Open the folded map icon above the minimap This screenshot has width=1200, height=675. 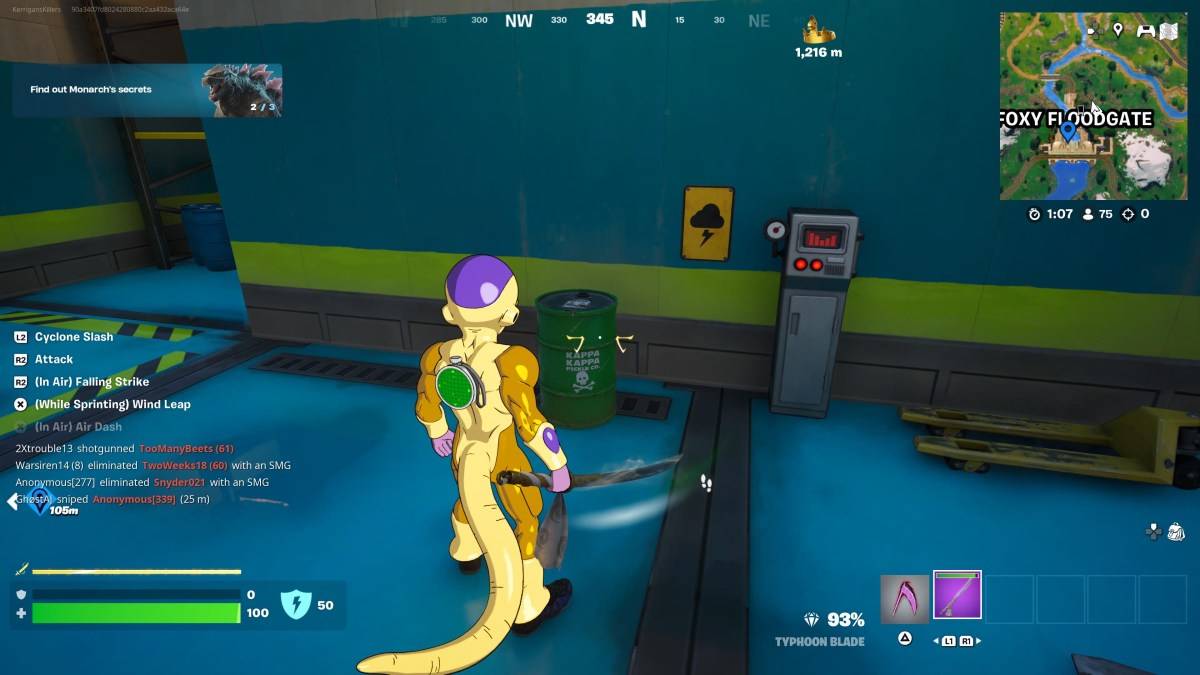1169,31
